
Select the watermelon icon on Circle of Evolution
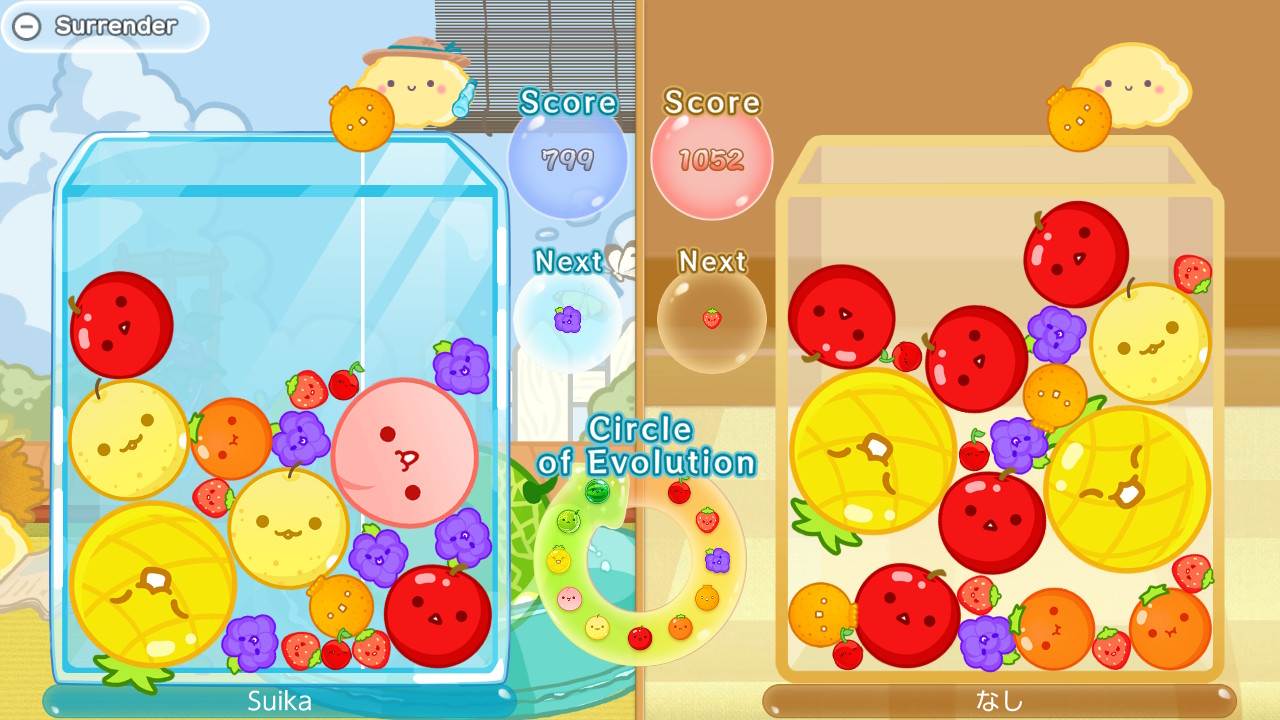597,492
